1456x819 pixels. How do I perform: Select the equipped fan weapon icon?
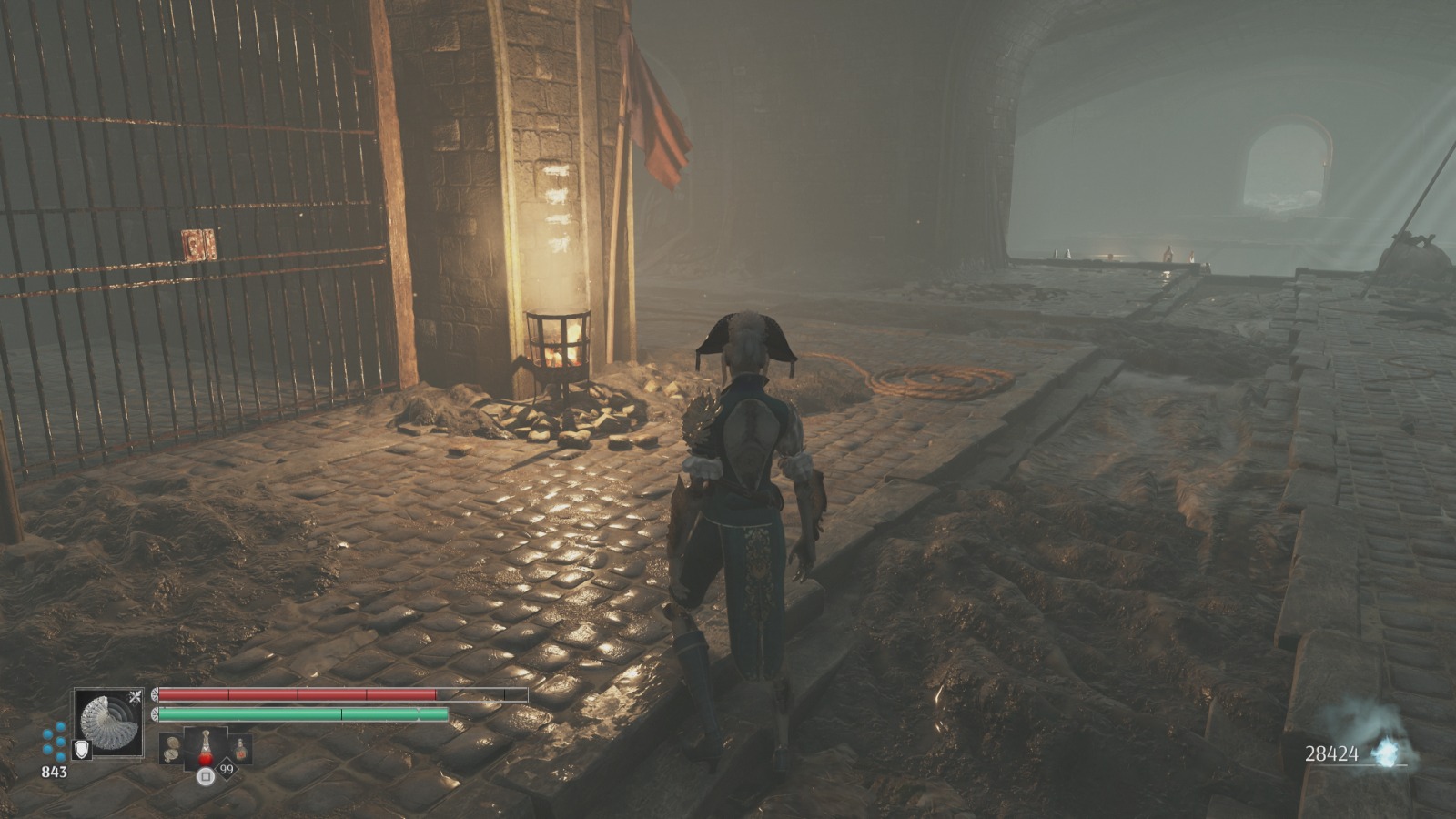point(109,724)
